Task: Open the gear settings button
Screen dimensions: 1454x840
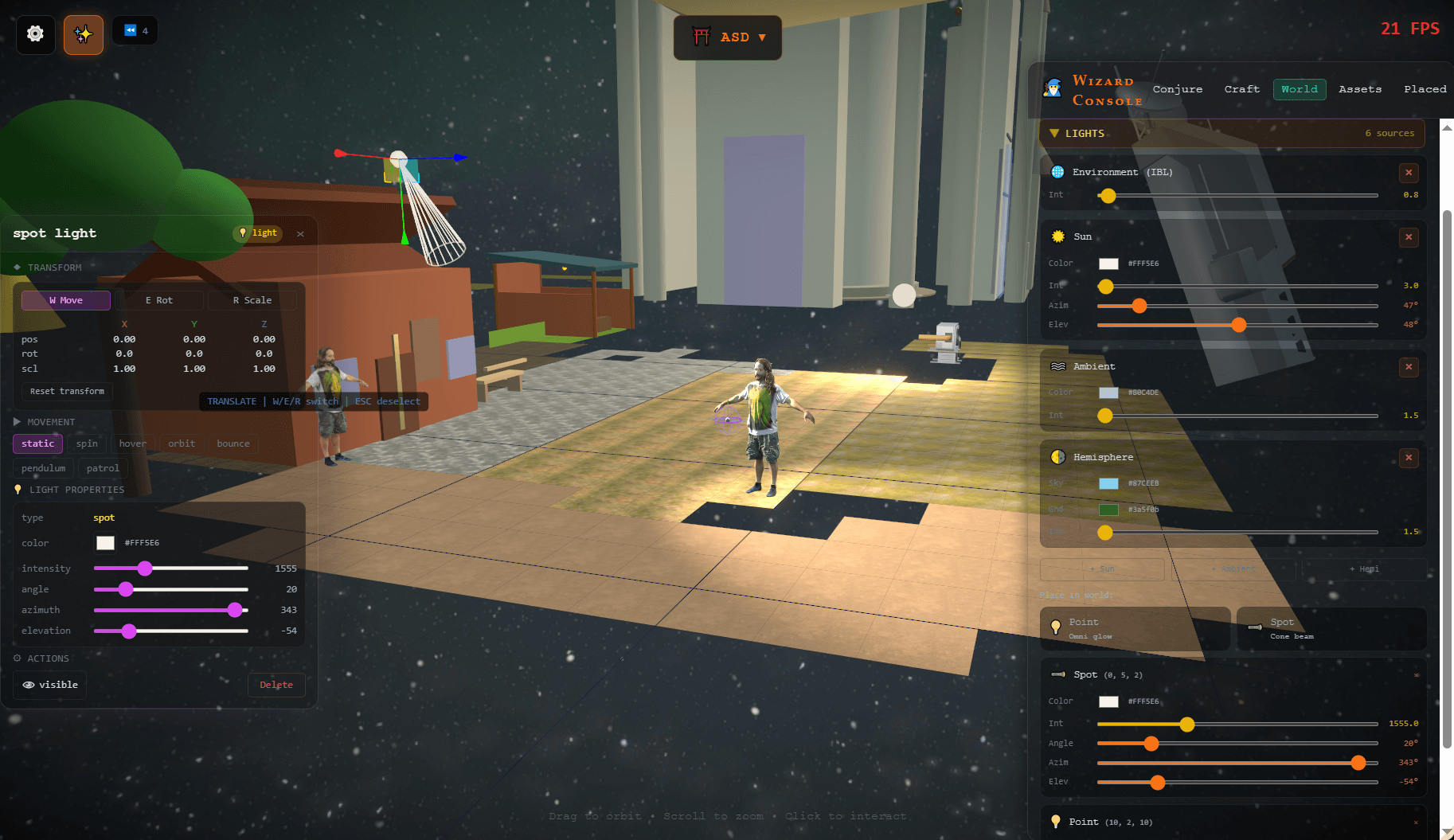Action: point(35,34)
